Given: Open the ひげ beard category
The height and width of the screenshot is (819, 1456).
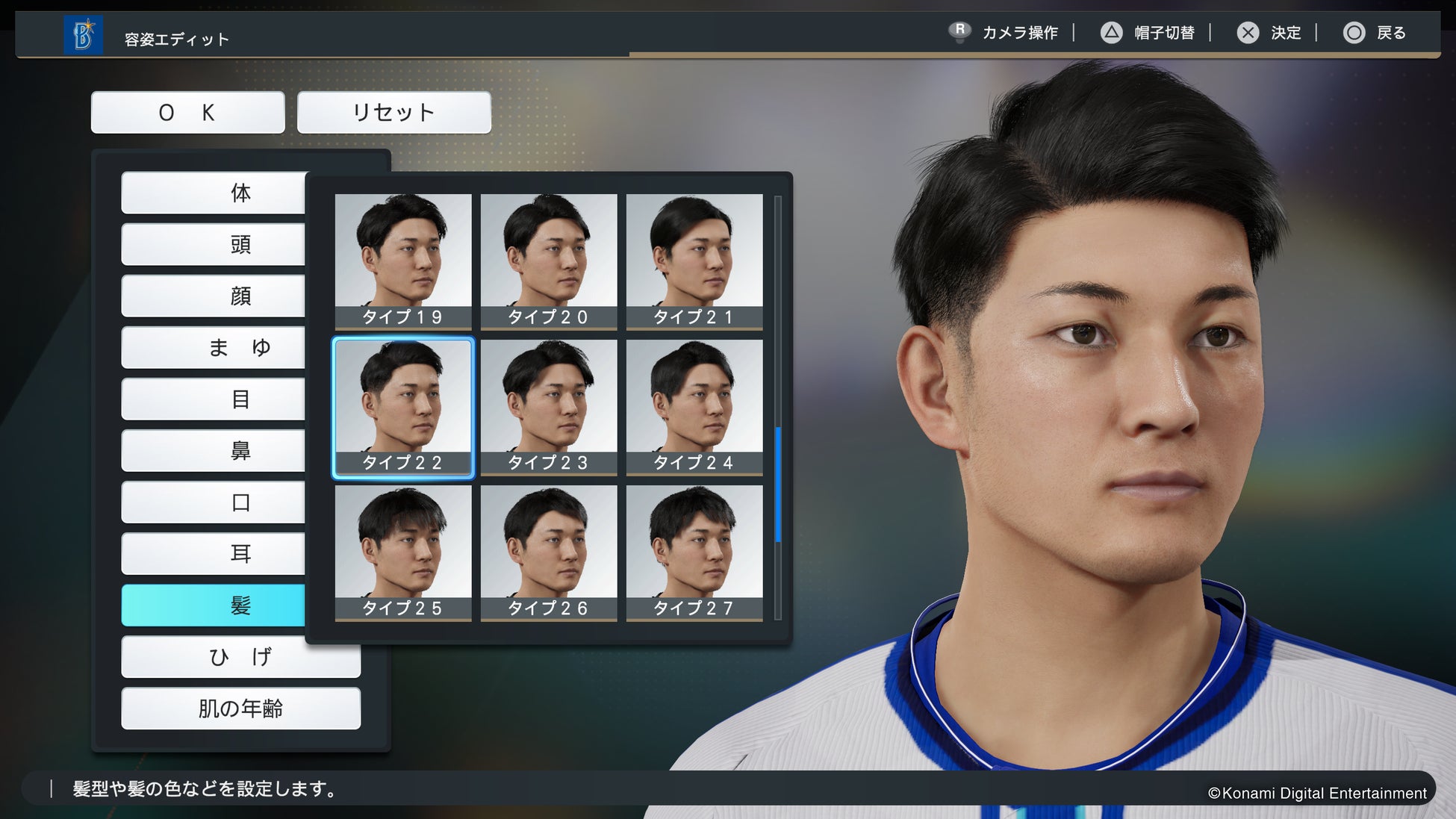Looking at the screenshot, I should pyautogui.click(x=240, y=657).
